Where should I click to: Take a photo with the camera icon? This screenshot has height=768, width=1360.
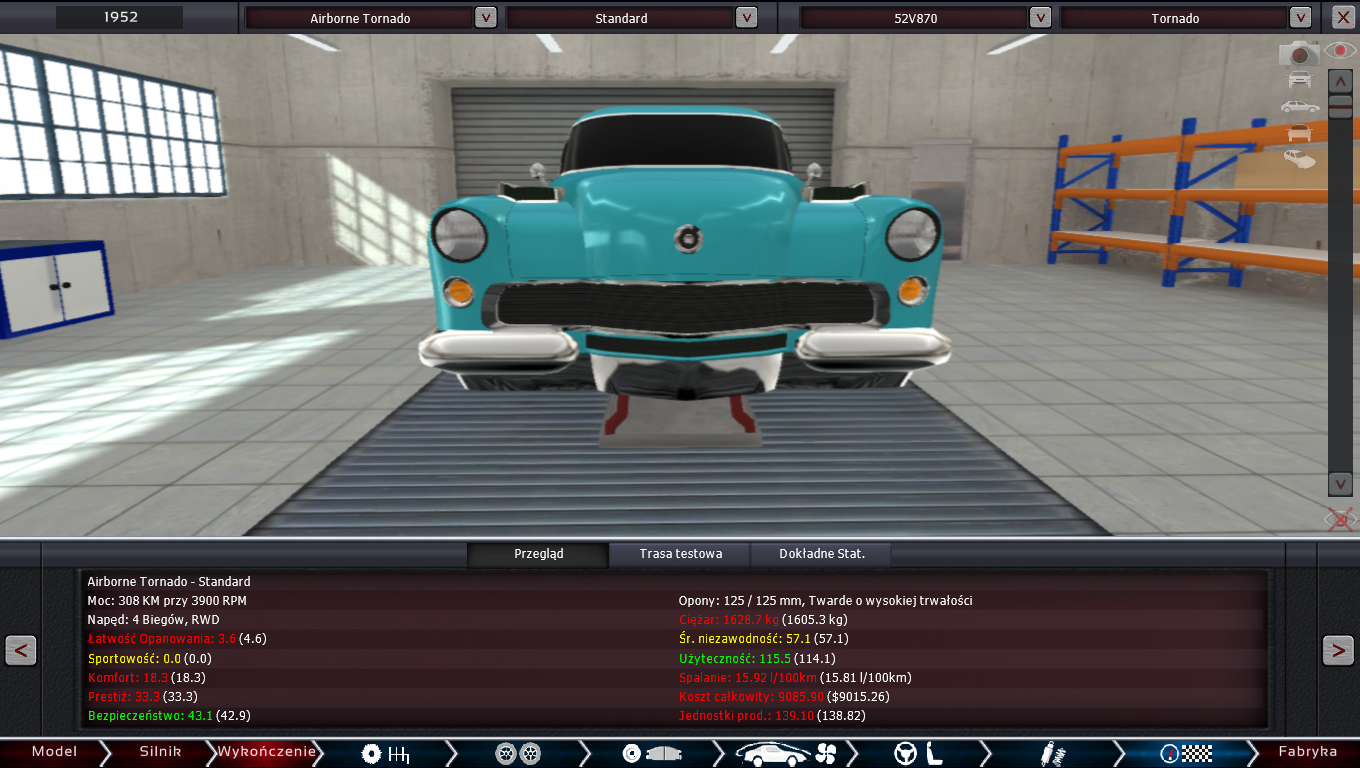(1299, 53)
